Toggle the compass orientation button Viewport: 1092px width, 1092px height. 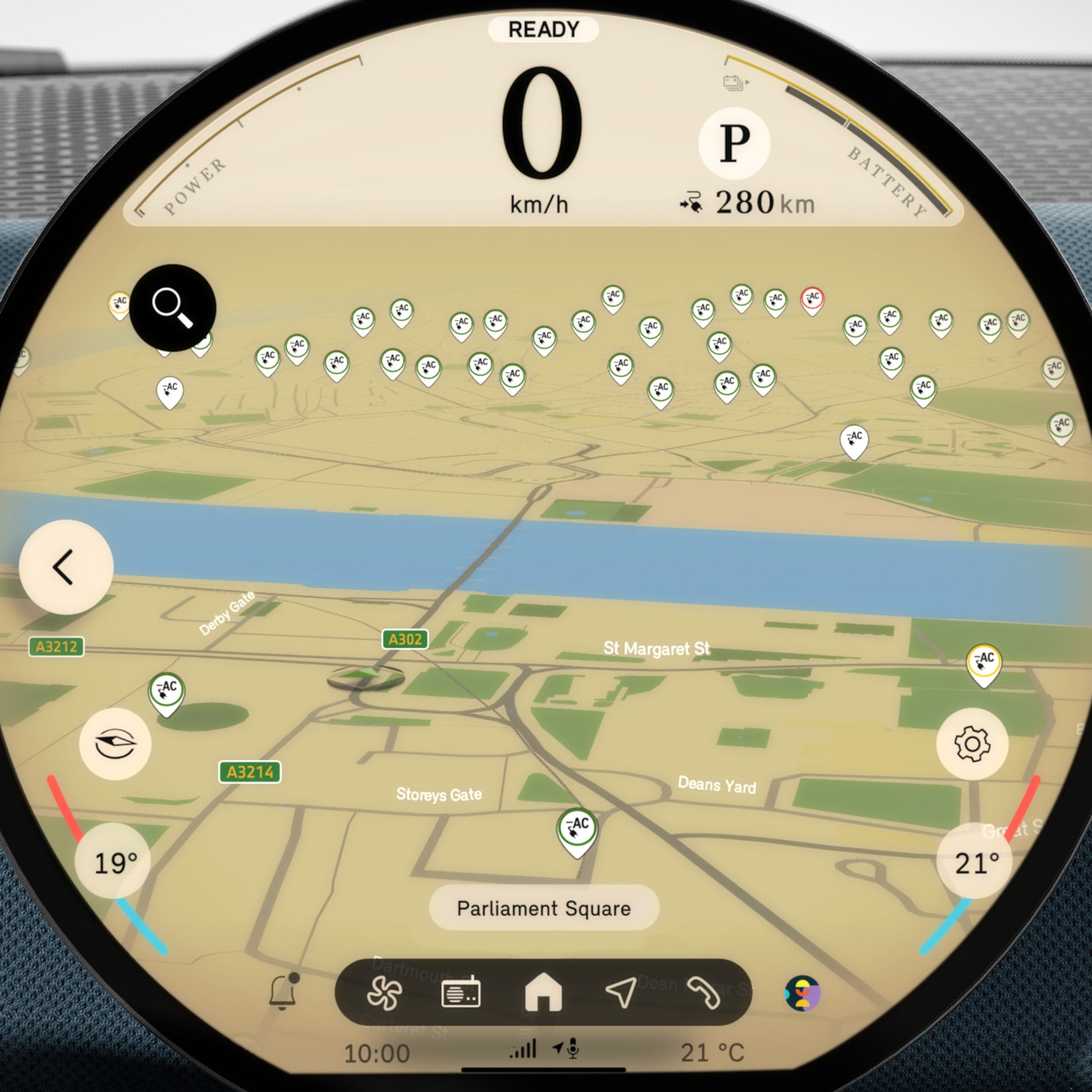coord(115,744)
